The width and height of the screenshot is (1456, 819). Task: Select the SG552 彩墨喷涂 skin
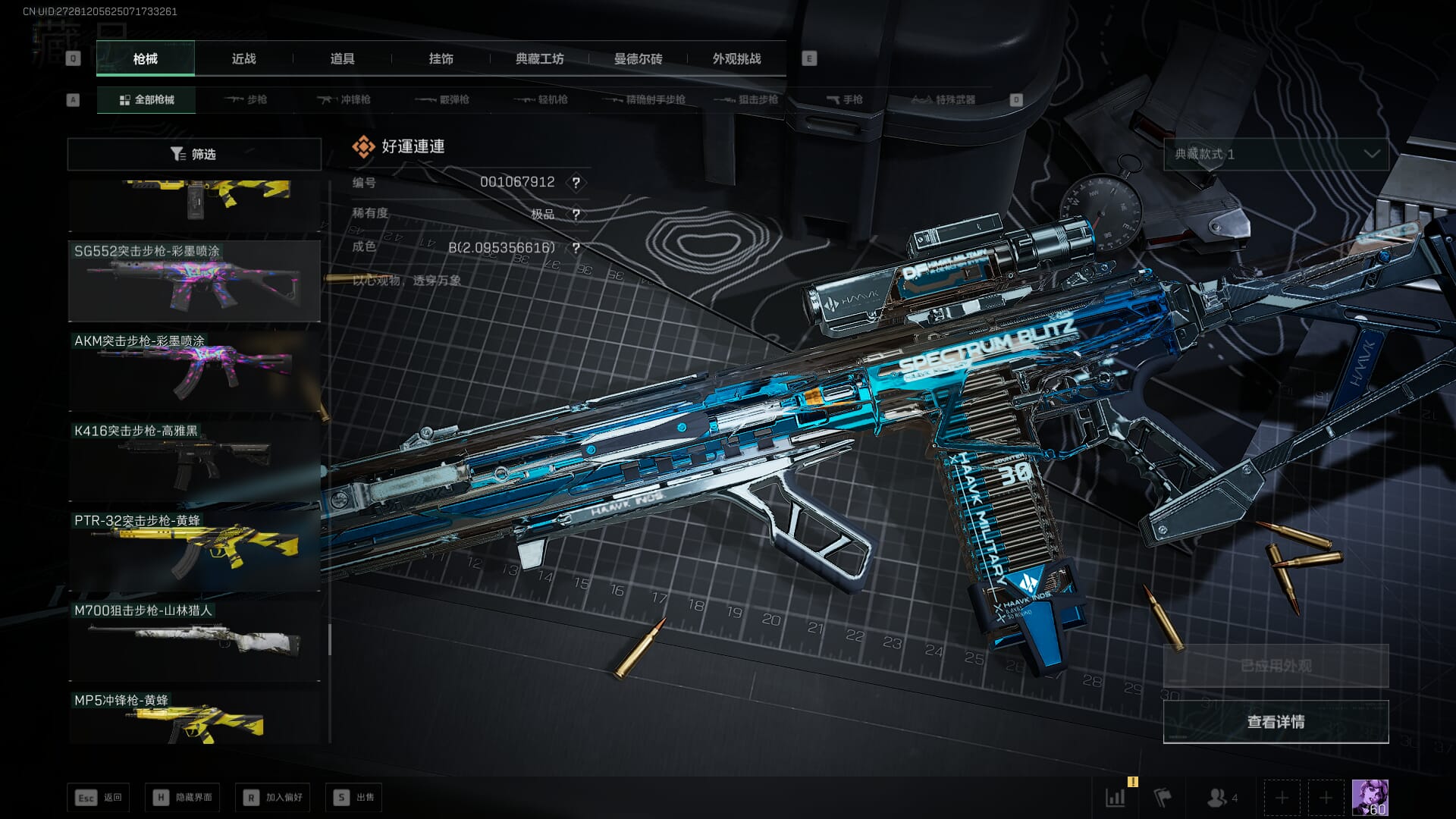click(194, 281)
